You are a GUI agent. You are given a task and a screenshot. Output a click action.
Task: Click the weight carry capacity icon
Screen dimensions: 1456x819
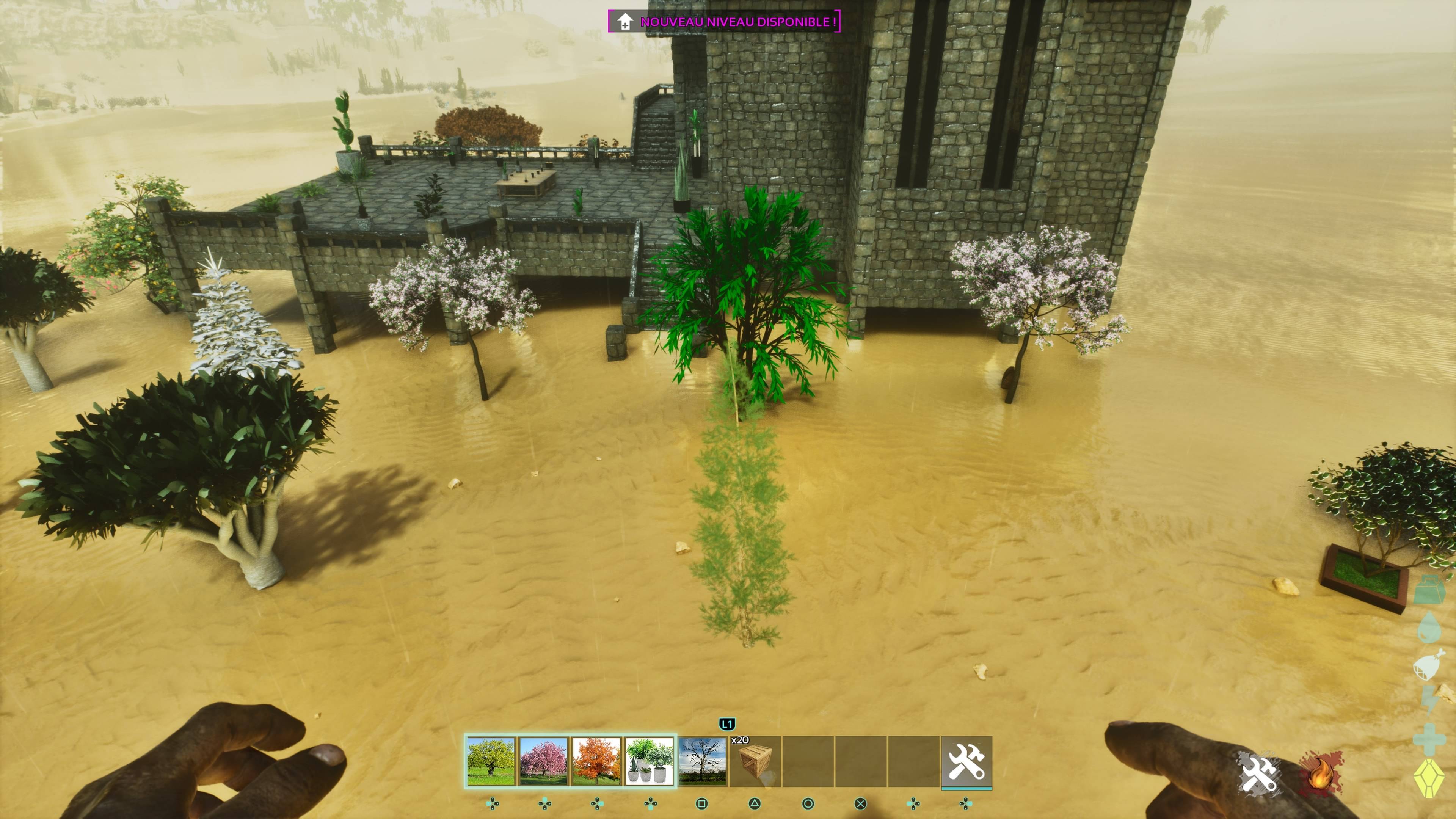pyautogui.click(x=1429, y=590)
